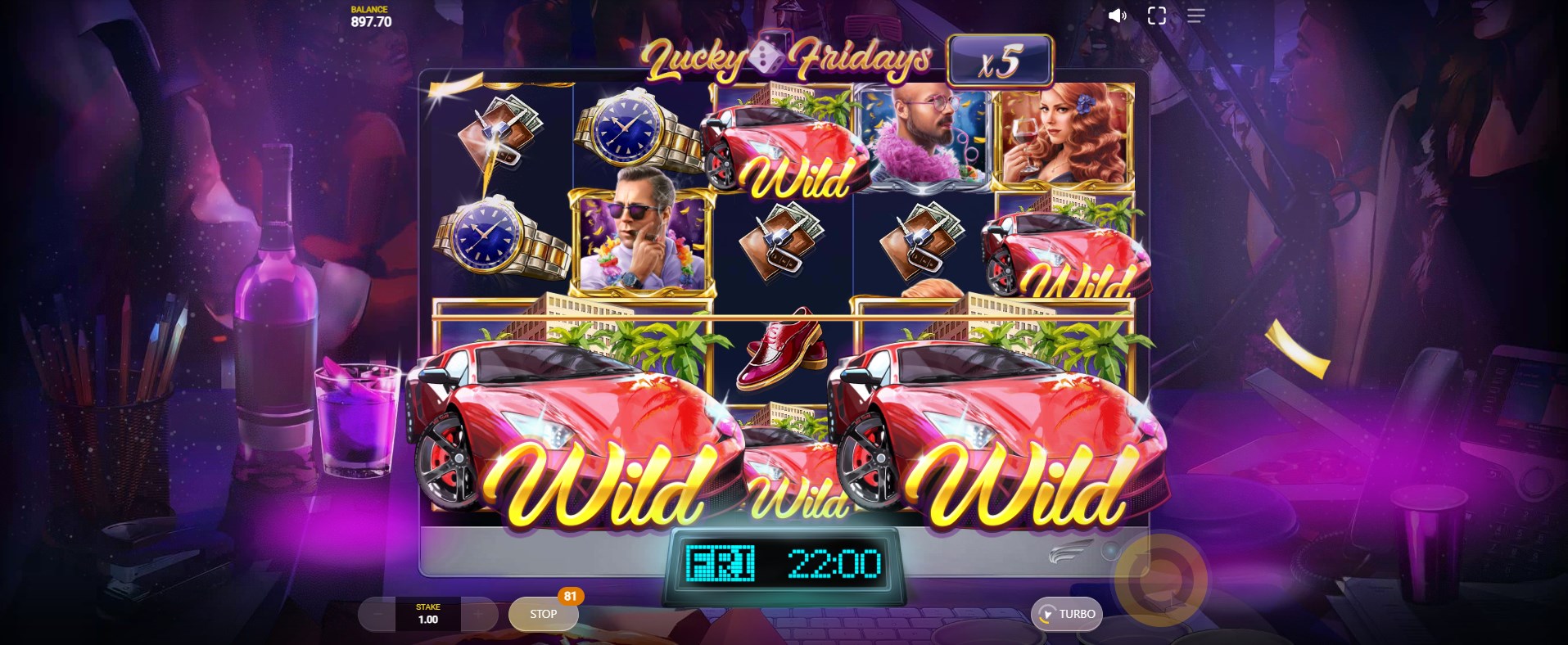Click the round orange spin button
Viewport: 1568px width, 645px height.
1160,580
